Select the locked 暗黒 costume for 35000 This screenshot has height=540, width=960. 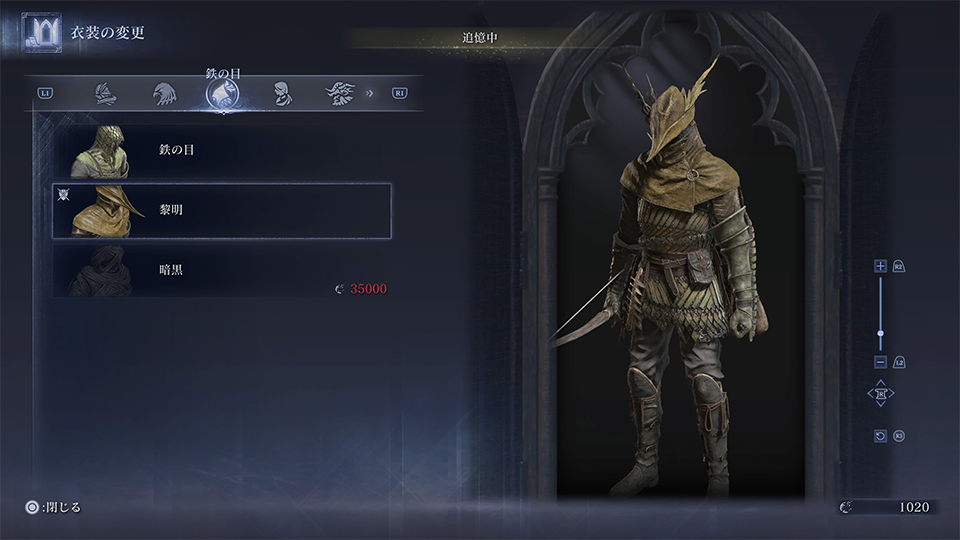tap(222, 270)
